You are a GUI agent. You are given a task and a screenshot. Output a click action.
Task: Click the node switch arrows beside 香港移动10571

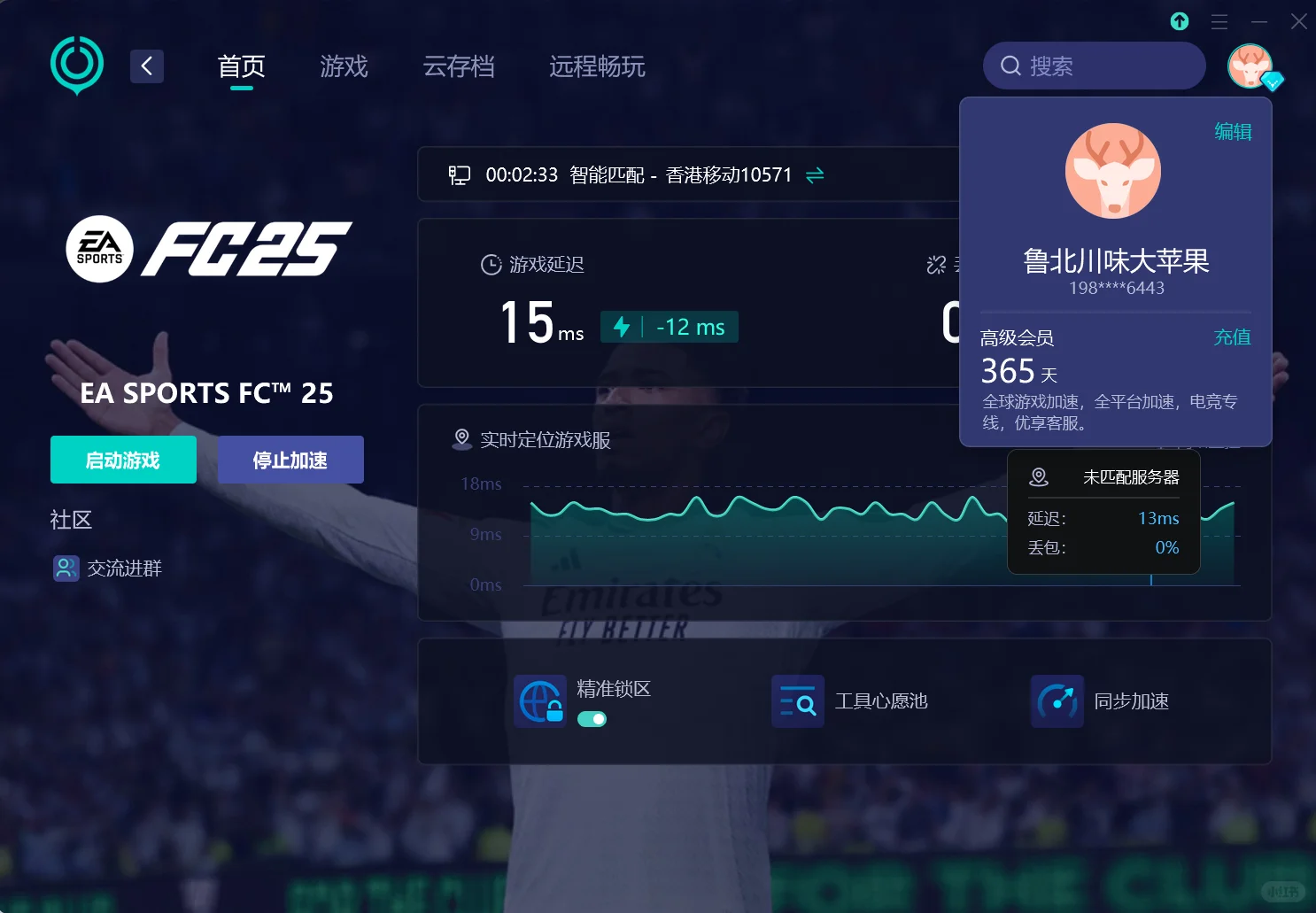(x=815, y=175)
